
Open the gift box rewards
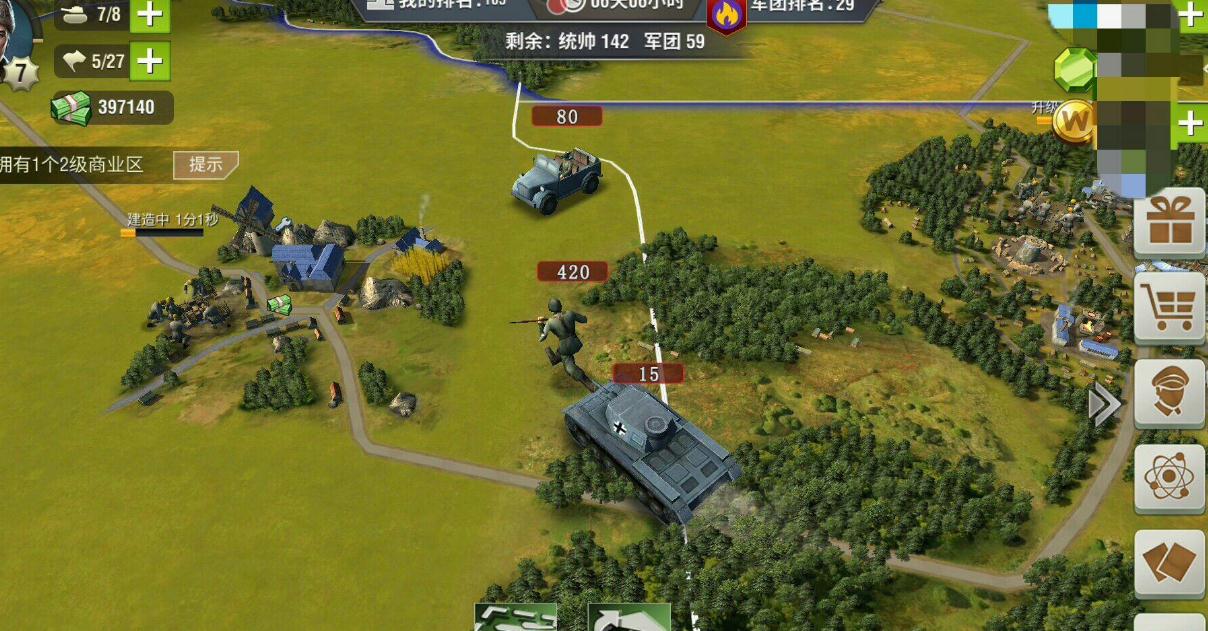pyautogui.click(x=1170, y=224)
